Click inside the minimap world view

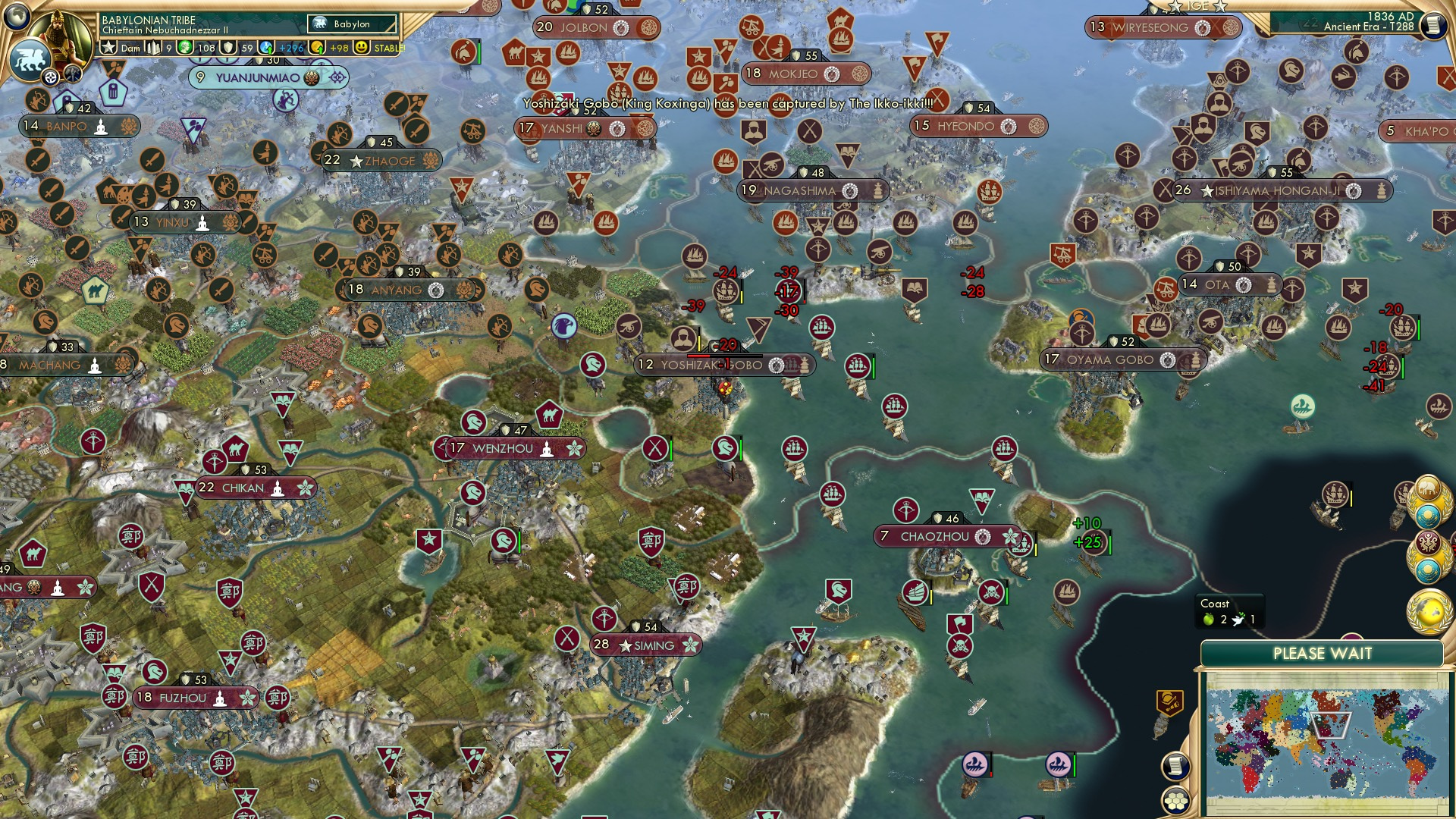click(x=1327, y=743)
